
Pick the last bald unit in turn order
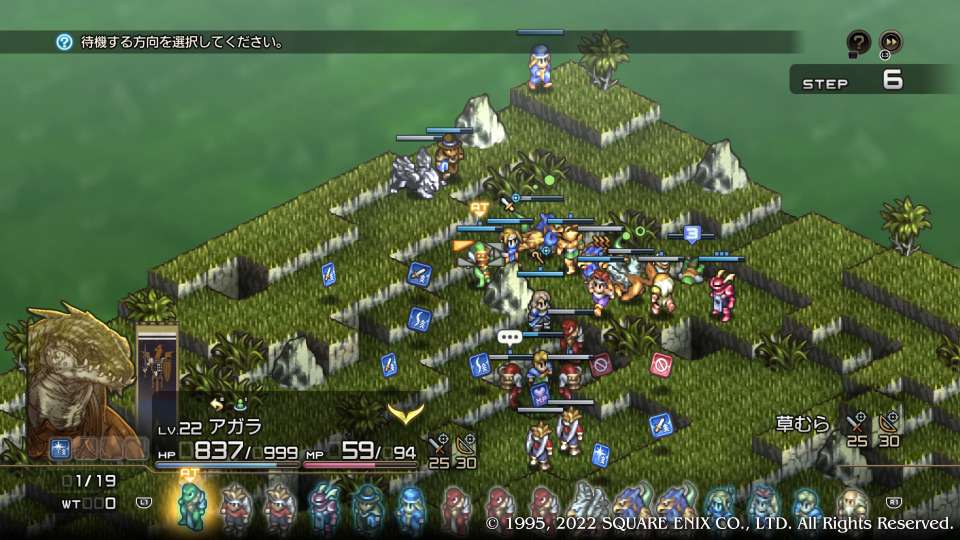851,506
